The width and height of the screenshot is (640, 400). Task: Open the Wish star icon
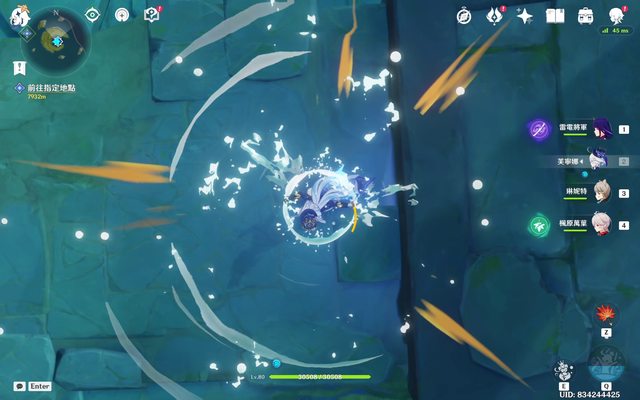[x=524, y=15]
